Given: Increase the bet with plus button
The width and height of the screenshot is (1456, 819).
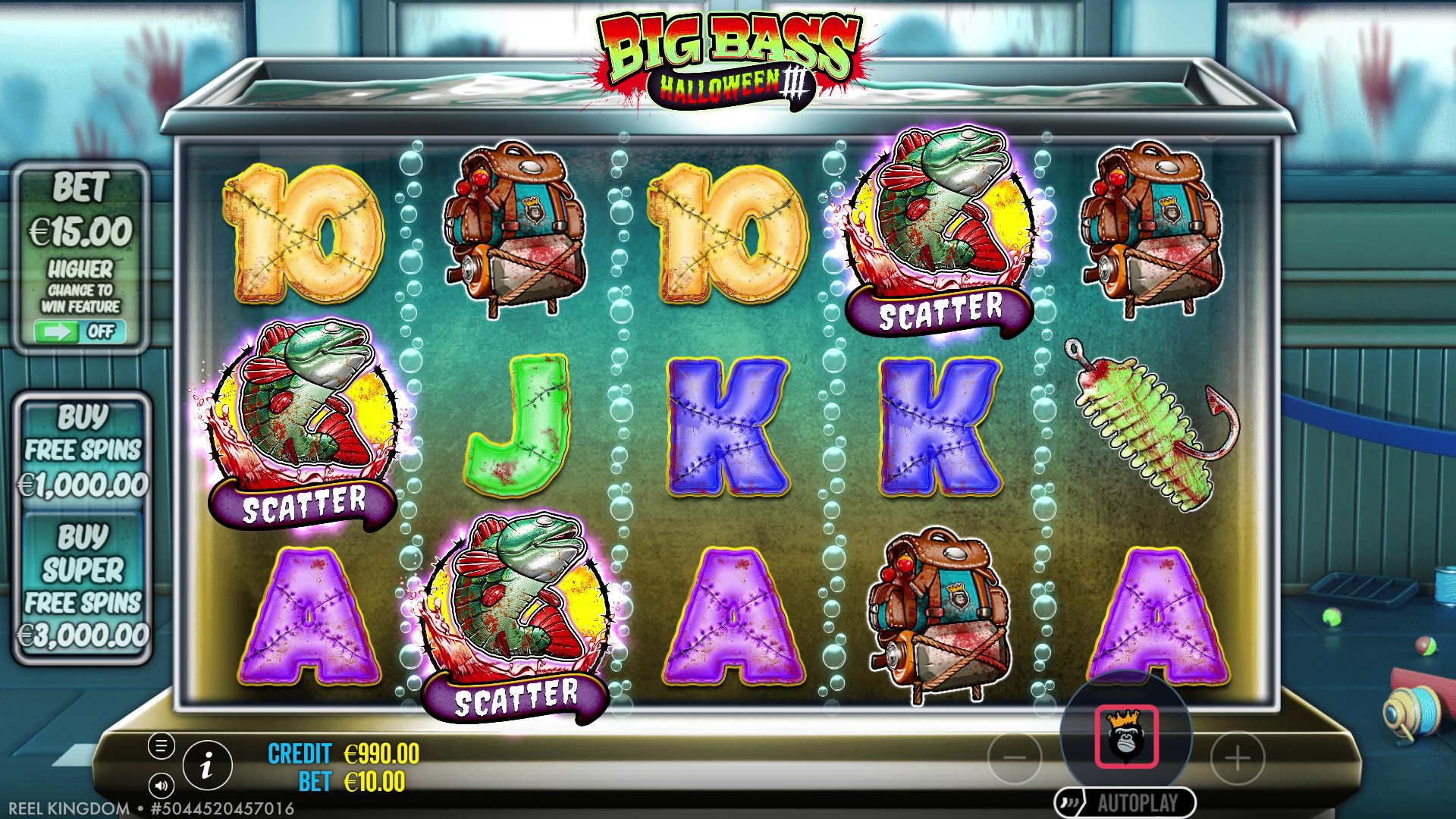Looking at the screenshot, I should pos(1238,757).
